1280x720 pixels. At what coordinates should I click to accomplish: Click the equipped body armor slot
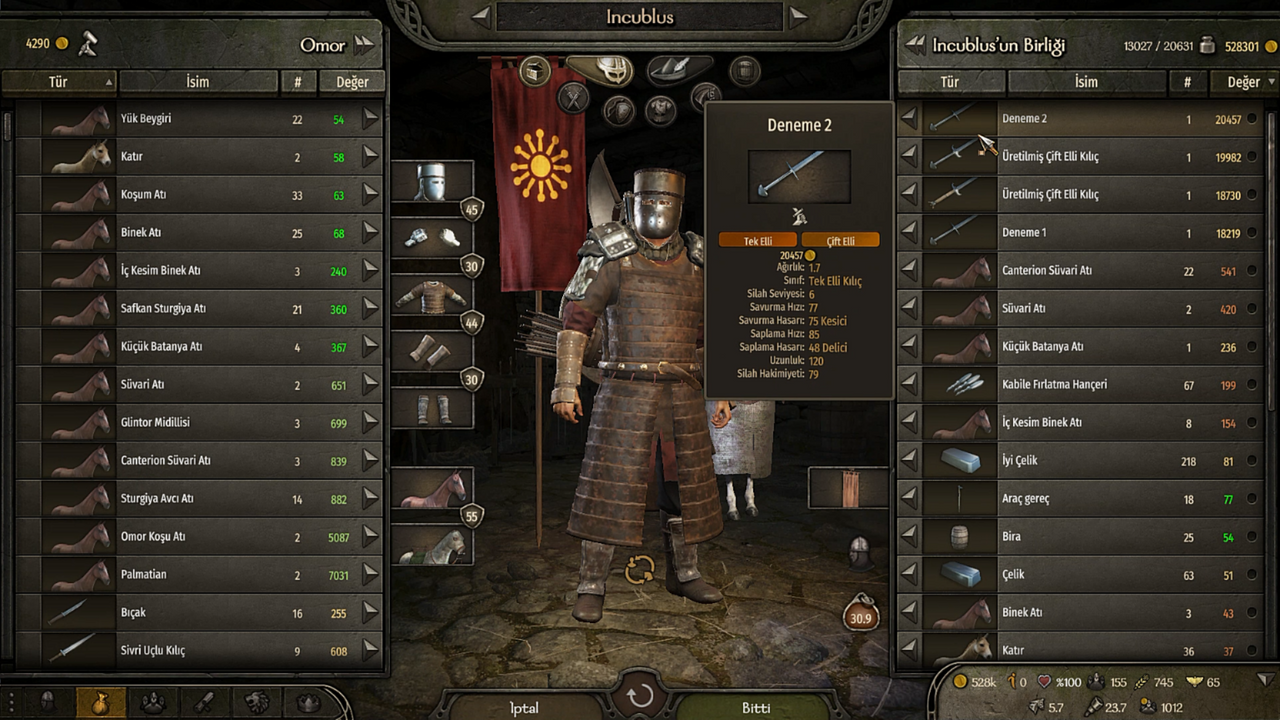coord(432,296)
